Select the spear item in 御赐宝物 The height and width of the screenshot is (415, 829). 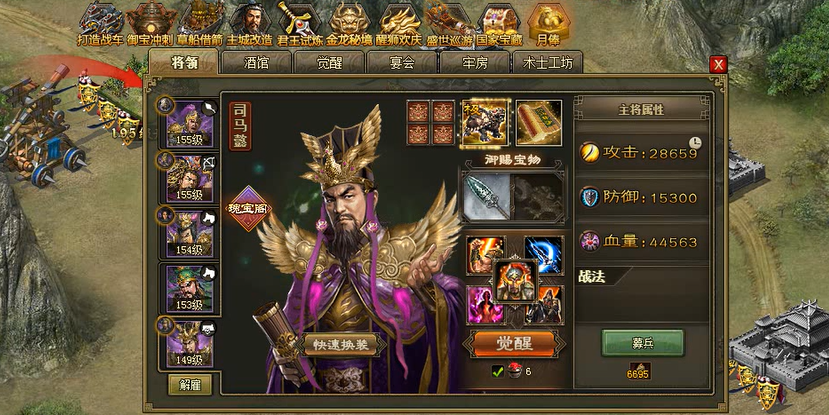(x=484, y=196)
